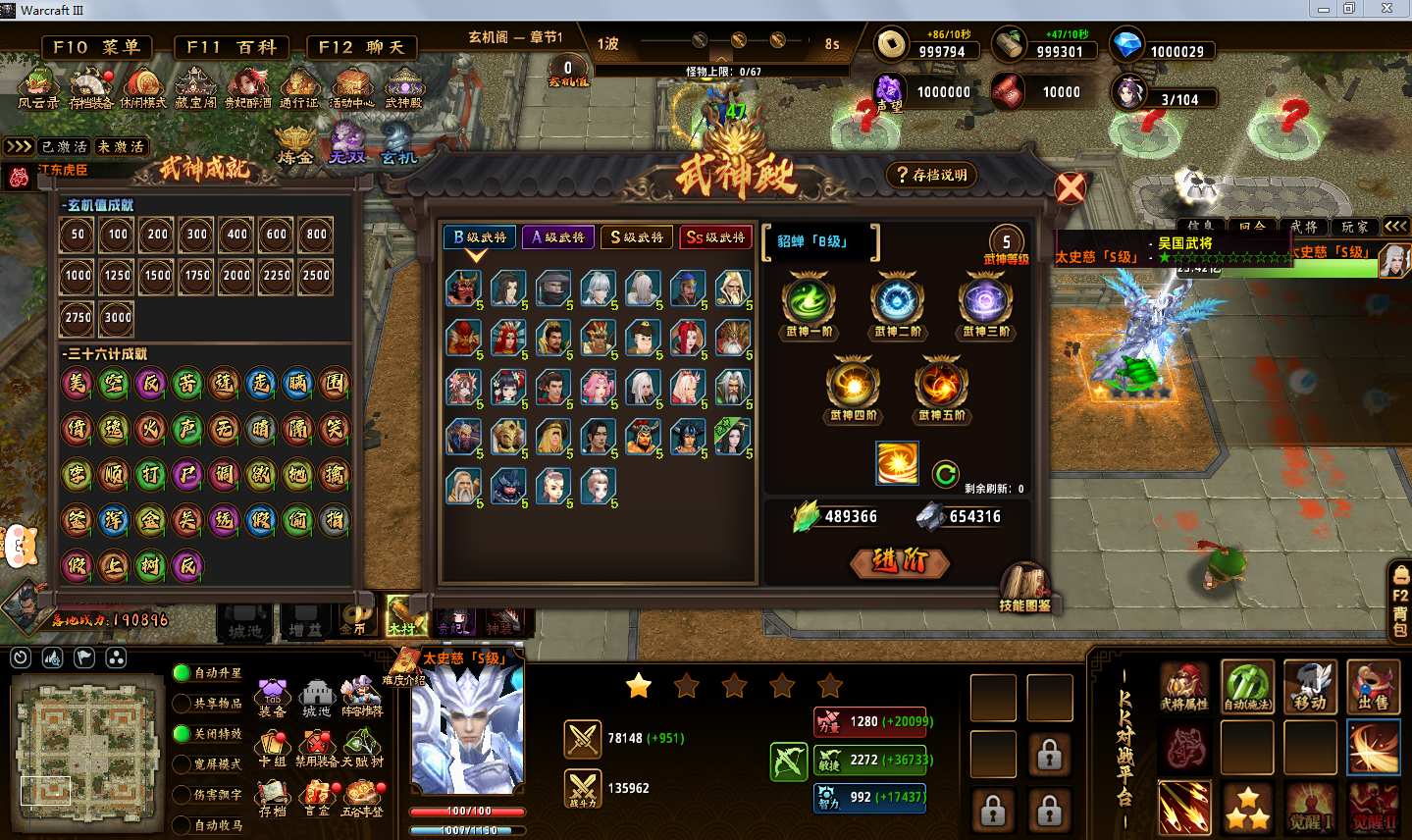The width and height of the screenshot is (1412, 840).
Task: Select the S级武将 tab
Action: [636, 237]
